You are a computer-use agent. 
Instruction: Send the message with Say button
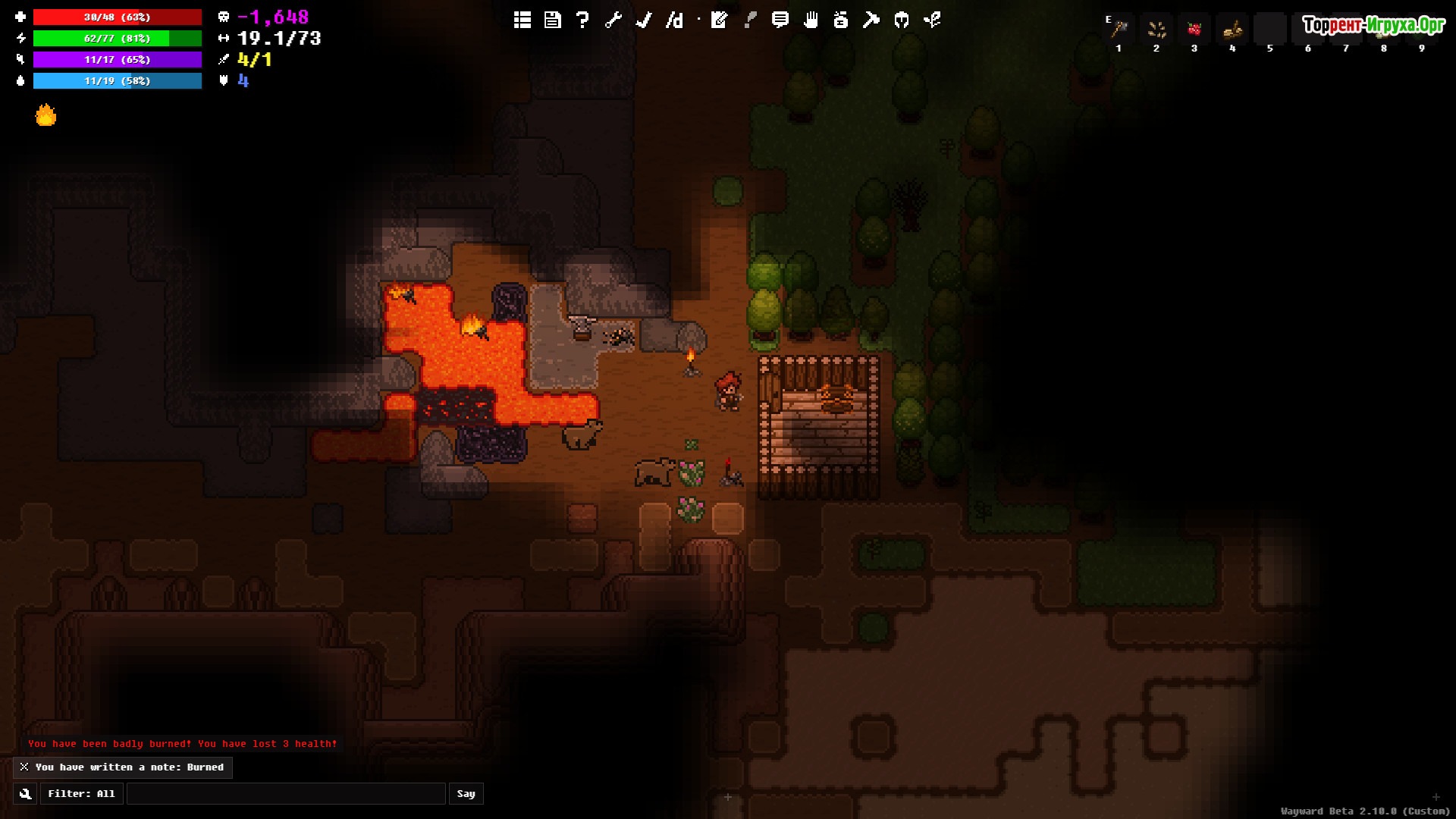click(x=466, y=794)
